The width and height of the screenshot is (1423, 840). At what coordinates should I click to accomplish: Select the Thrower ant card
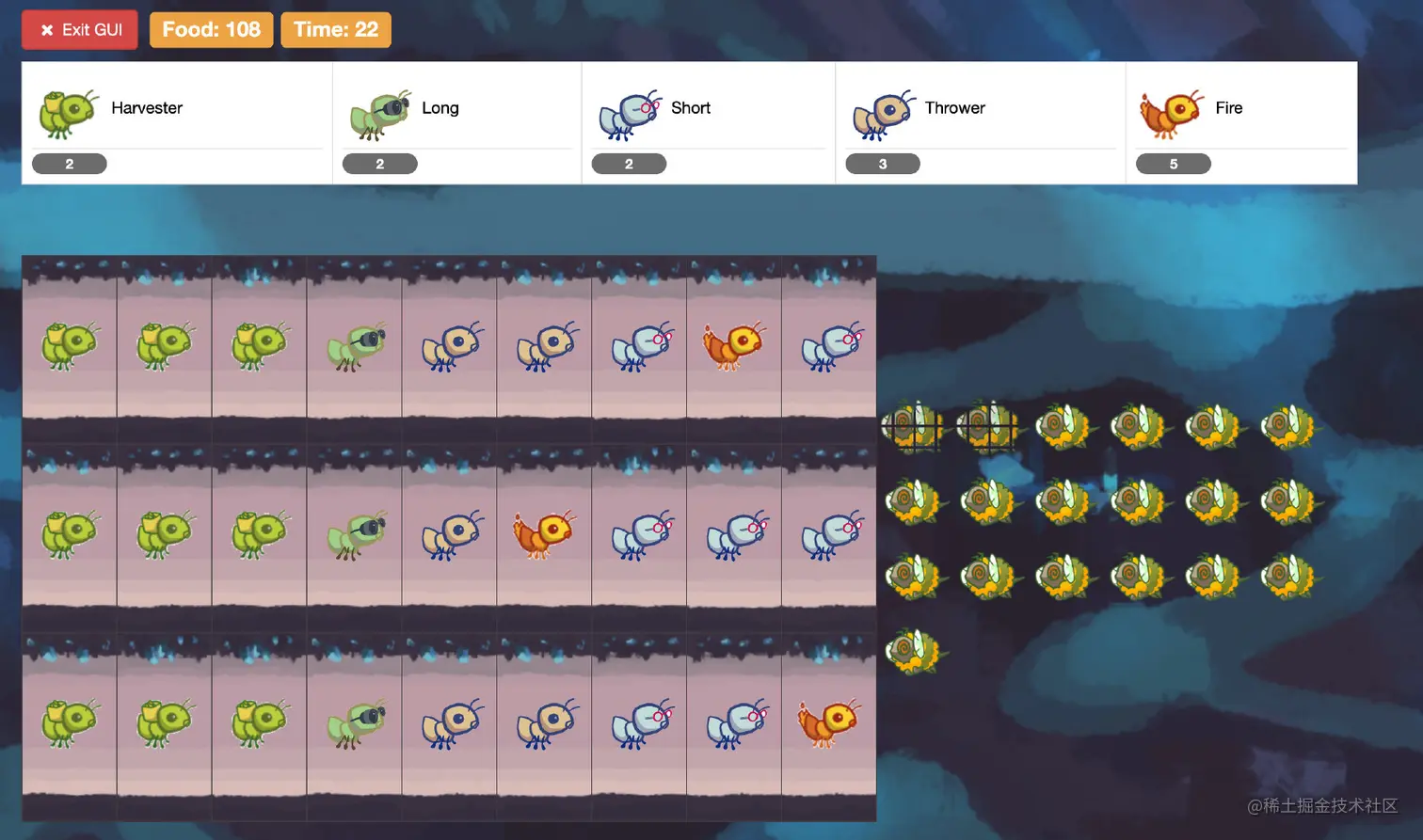(x=980, y=122)
